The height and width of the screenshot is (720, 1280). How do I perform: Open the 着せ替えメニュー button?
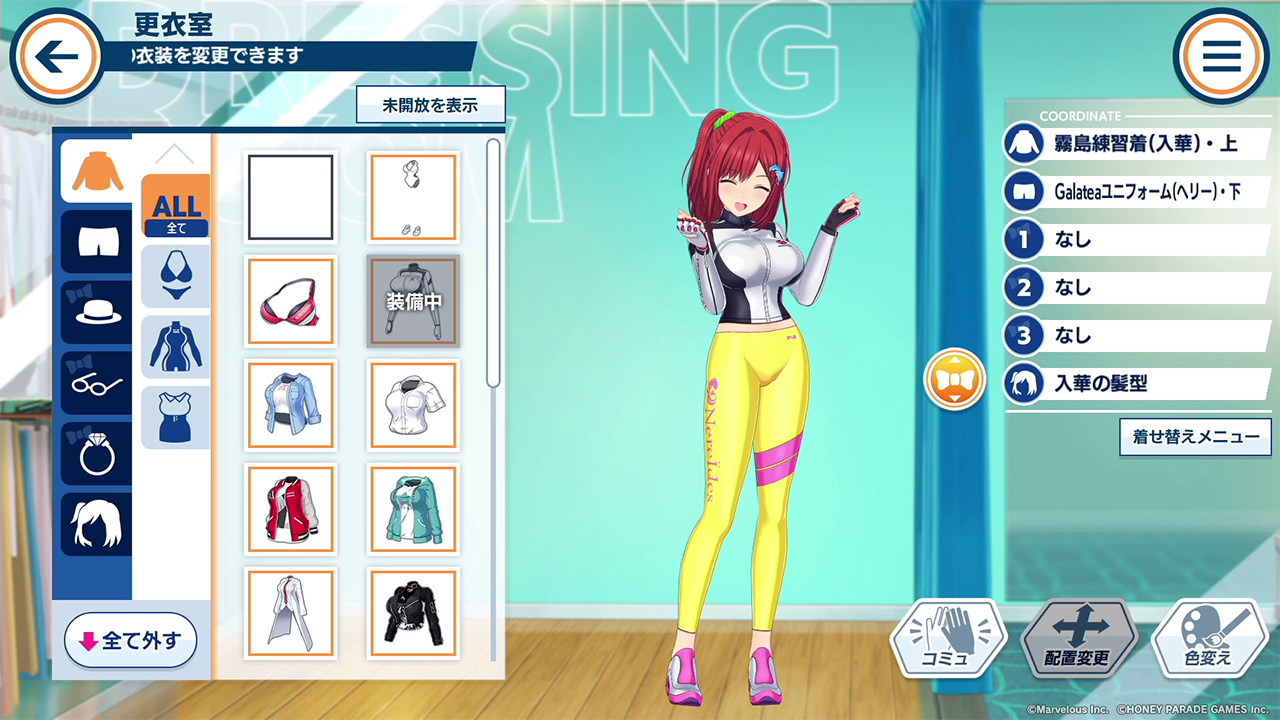pyautogui.click(x=1195, y=437)
